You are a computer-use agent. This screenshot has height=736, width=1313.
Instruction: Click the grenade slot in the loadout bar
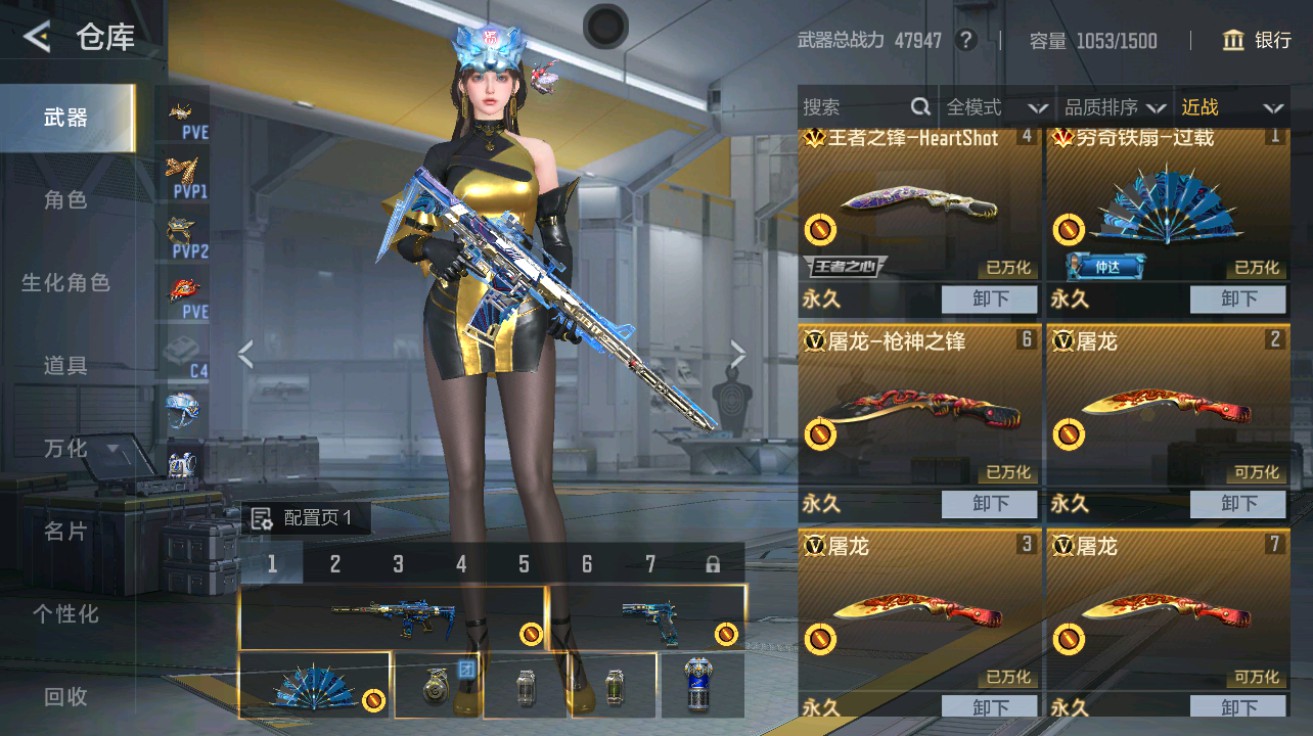(x=437, y=683)
